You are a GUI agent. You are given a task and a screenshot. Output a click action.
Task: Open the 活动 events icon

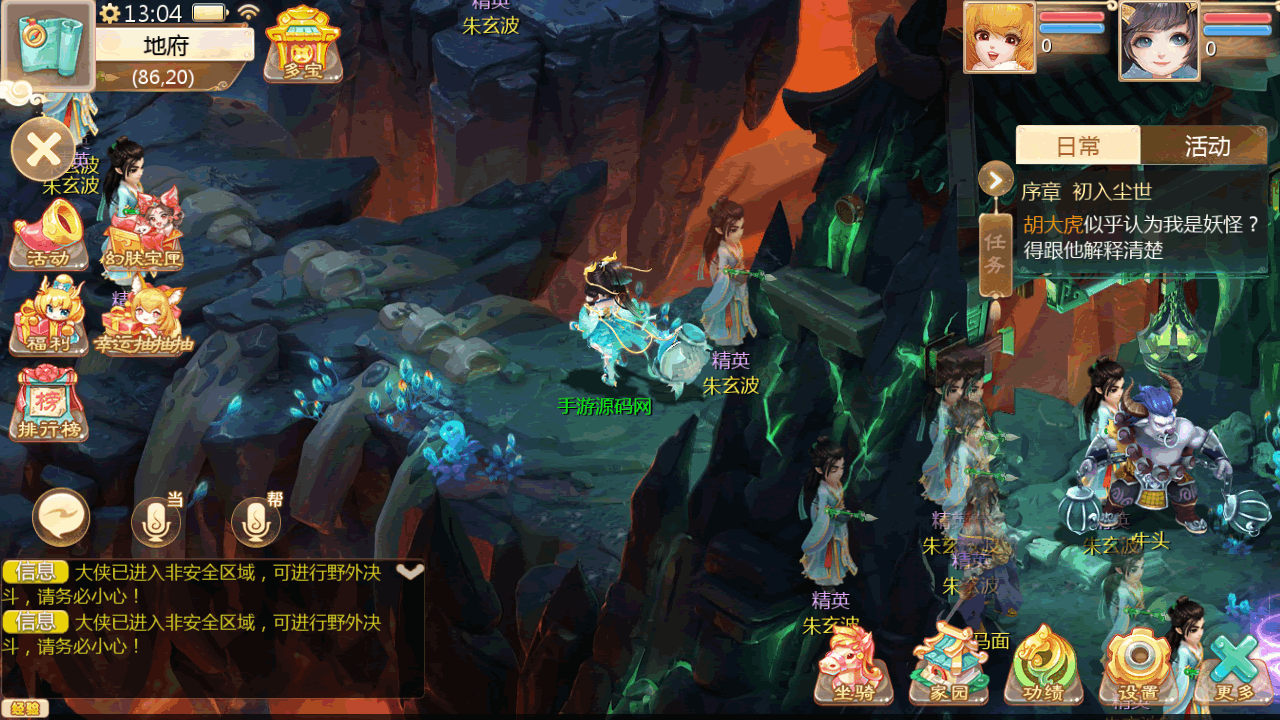coord(49,236)
